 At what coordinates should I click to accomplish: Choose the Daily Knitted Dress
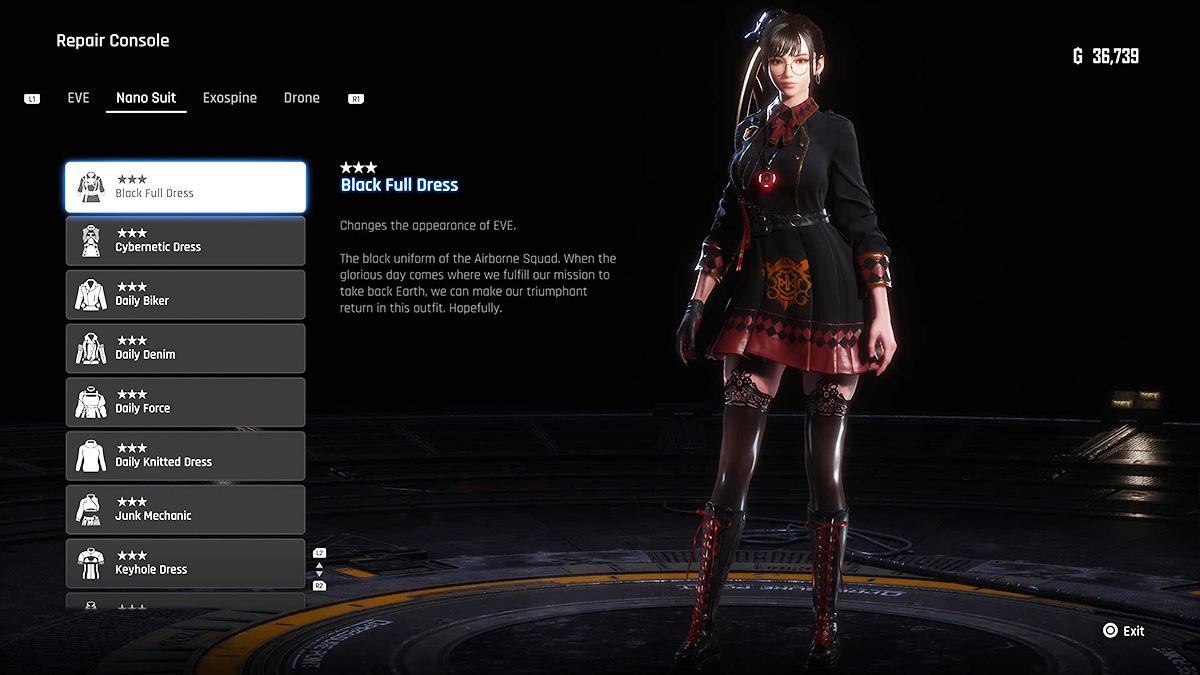[185, 457]
